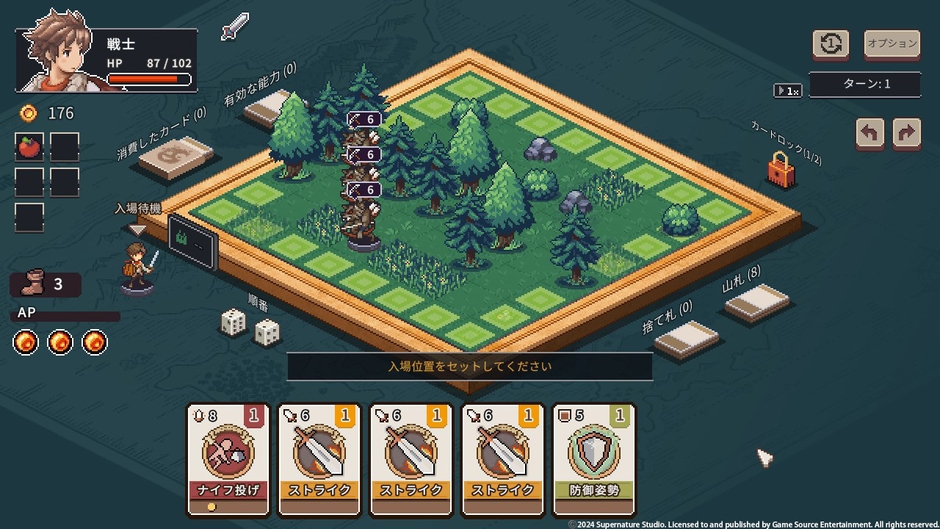
Task: Open the オプション menu
Action: point(891,44)
